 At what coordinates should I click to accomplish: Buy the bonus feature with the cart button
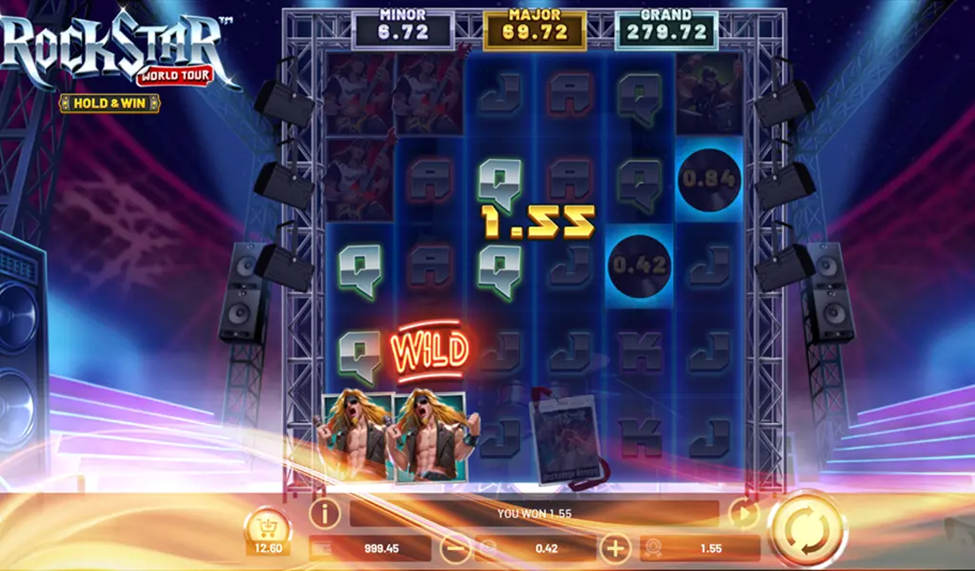tap(267, 526)
